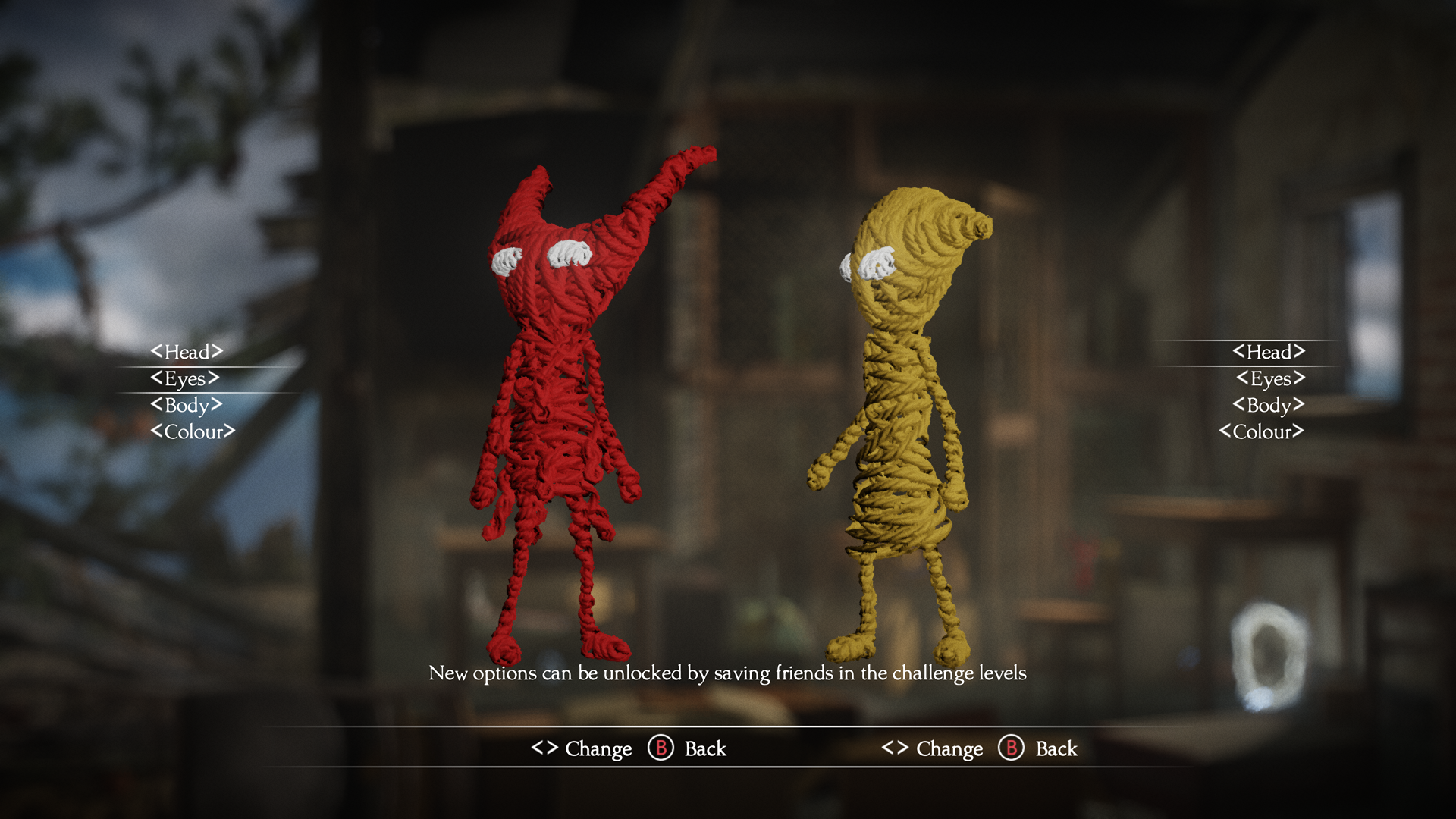Select the yellow Yarny's Head option
This screenshot has height=819, width=1456.
1269,352
